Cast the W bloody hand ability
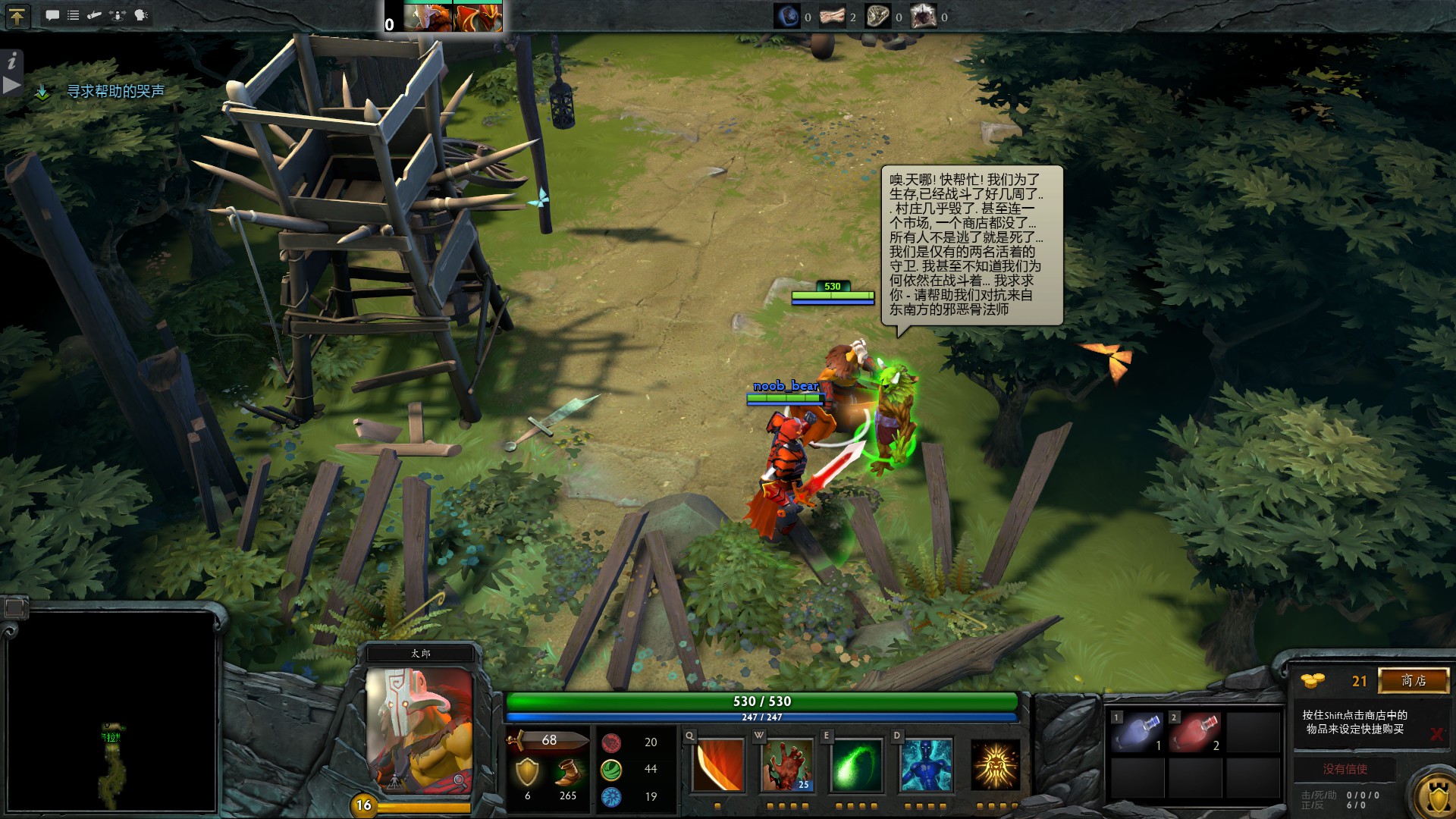The height and width of the screenshot is (819, 1456). (786, 765)
